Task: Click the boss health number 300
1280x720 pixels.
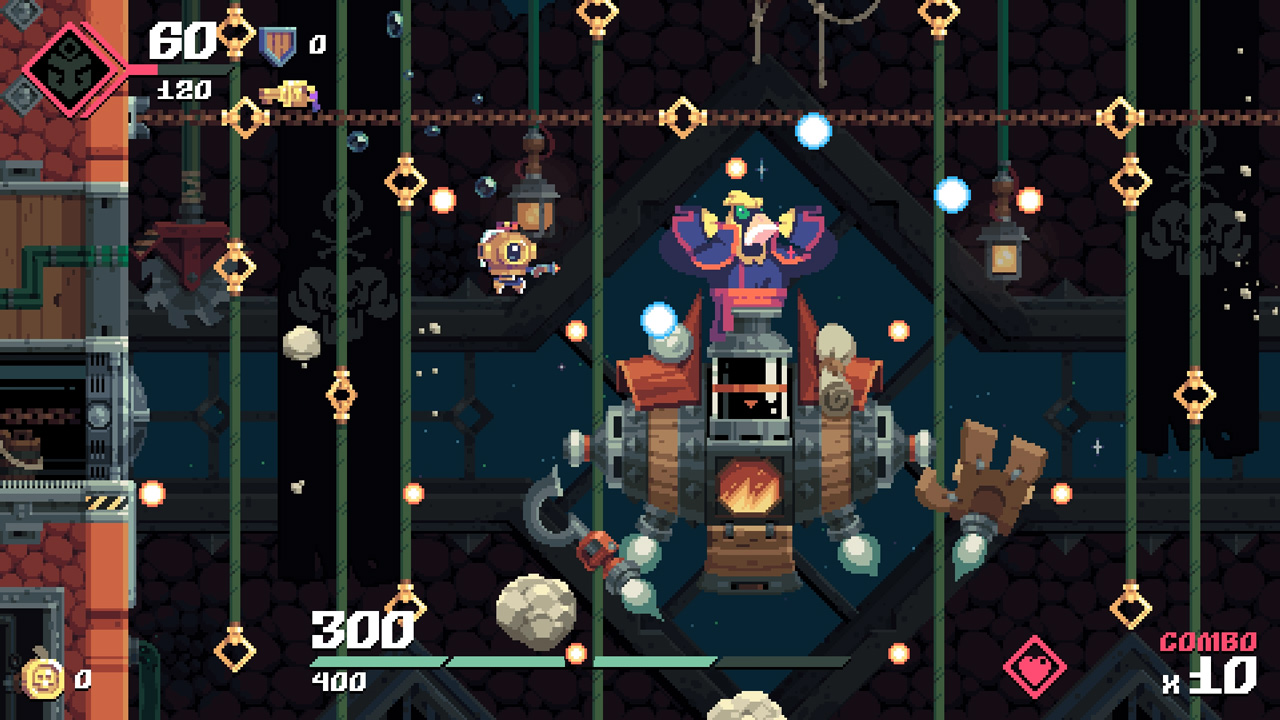Action: 362,631
